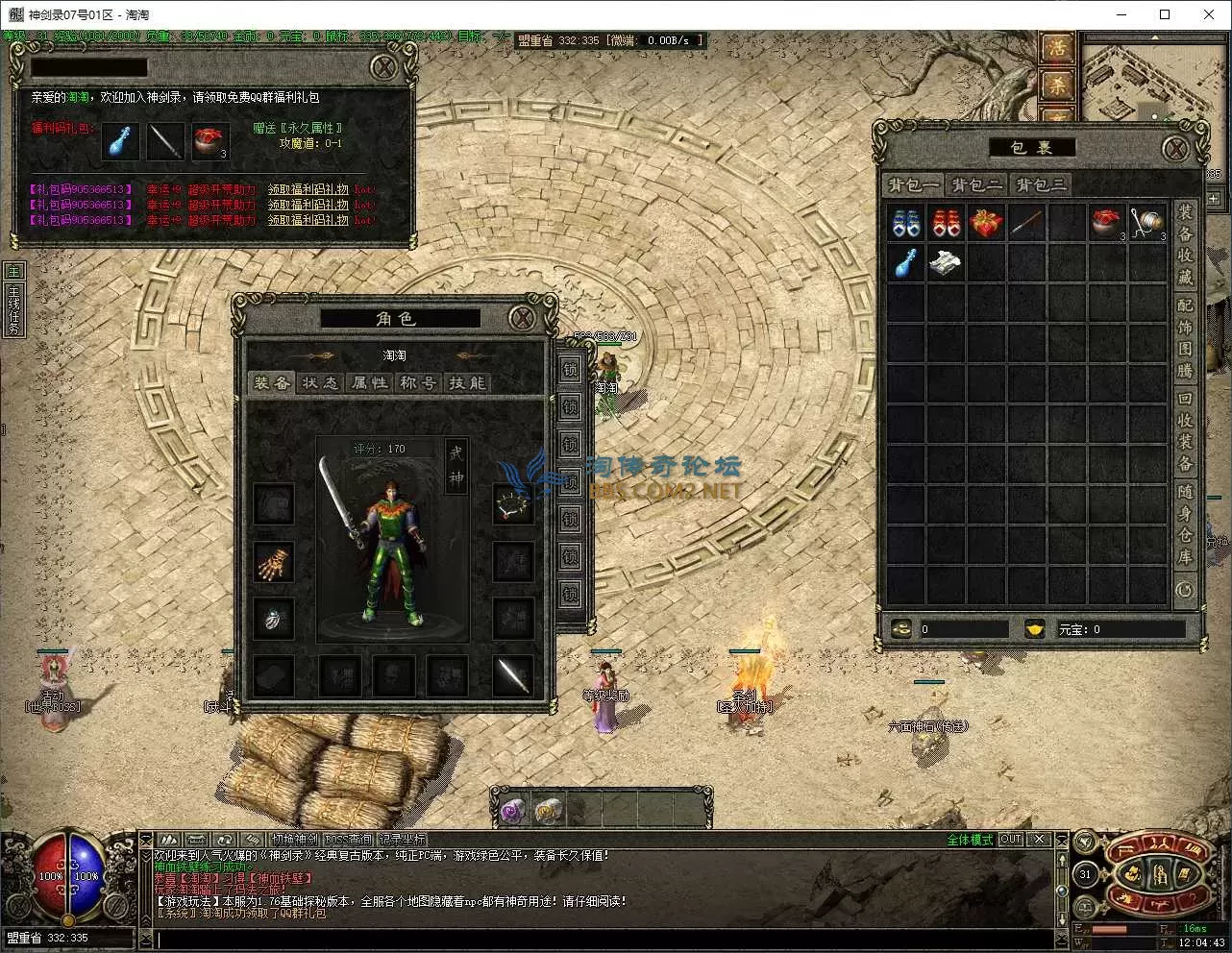Show the 称号 titles tab
Screen dimensions: 1232x953
(418, 382)
